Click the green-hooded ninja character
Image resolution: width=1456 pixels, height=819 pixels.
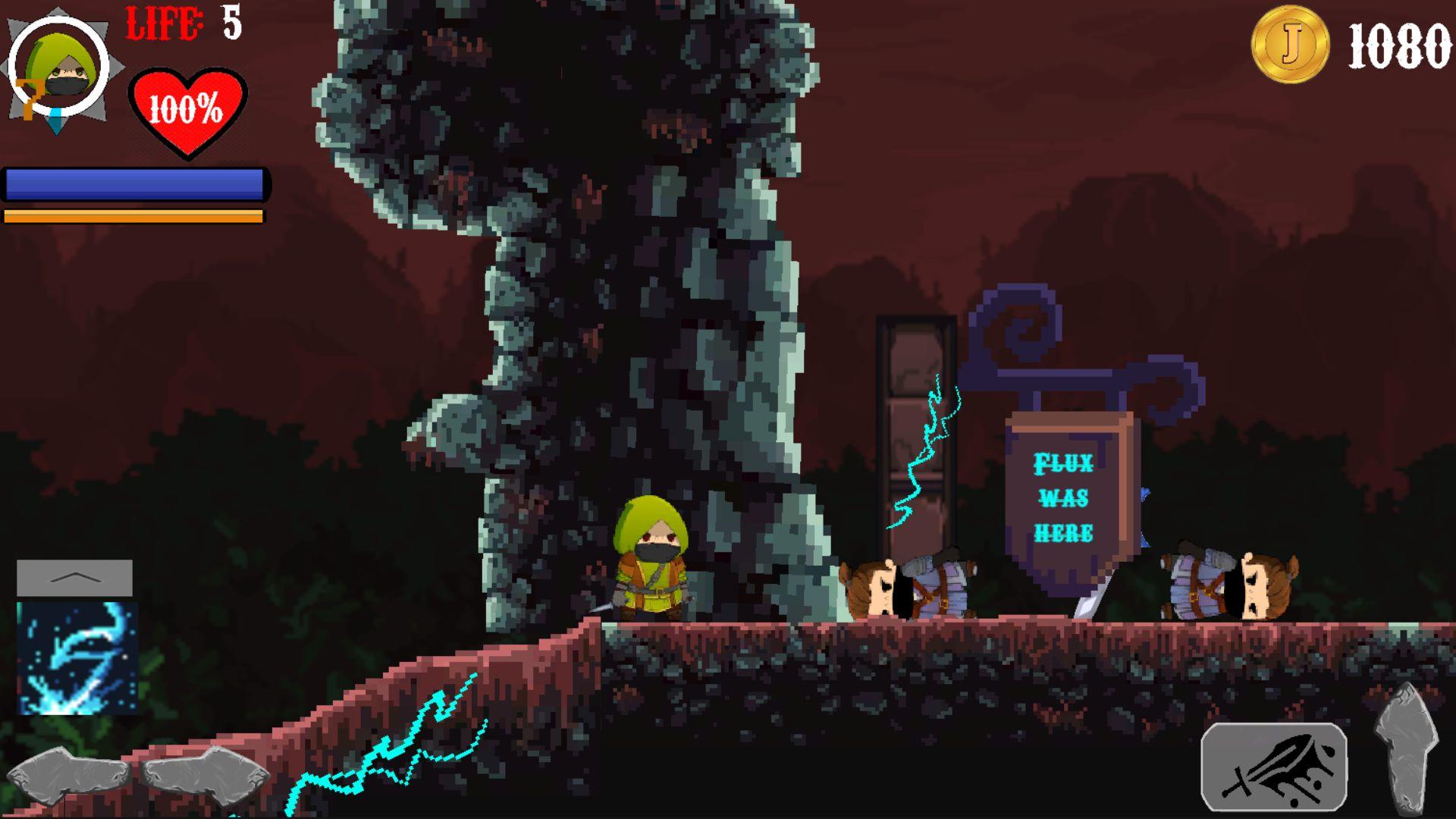click(652, 561)
